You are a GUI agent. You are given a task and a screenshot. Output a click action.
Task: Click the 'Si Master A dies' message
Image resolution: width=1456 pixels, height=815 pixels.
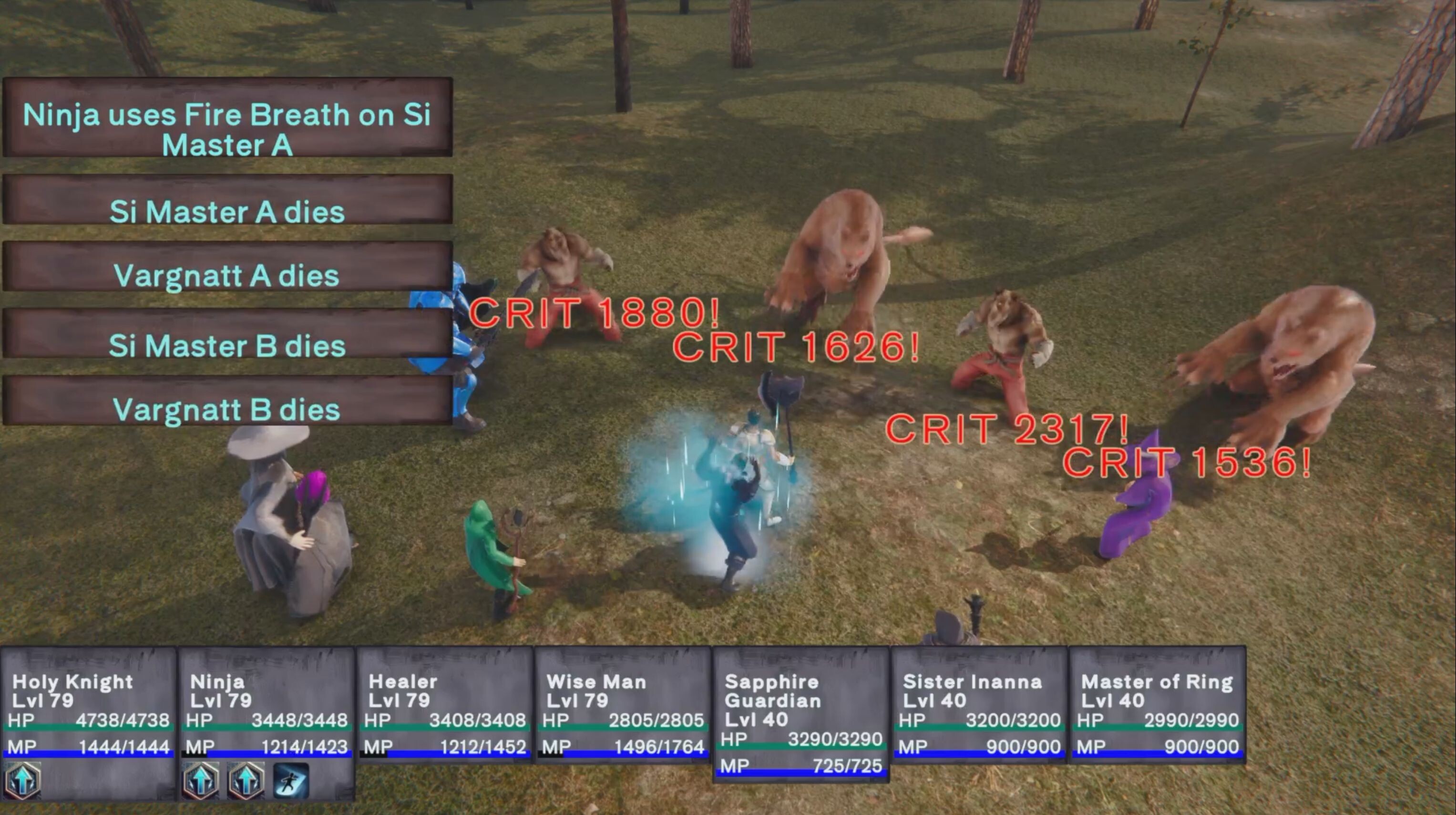click(226, 212)
